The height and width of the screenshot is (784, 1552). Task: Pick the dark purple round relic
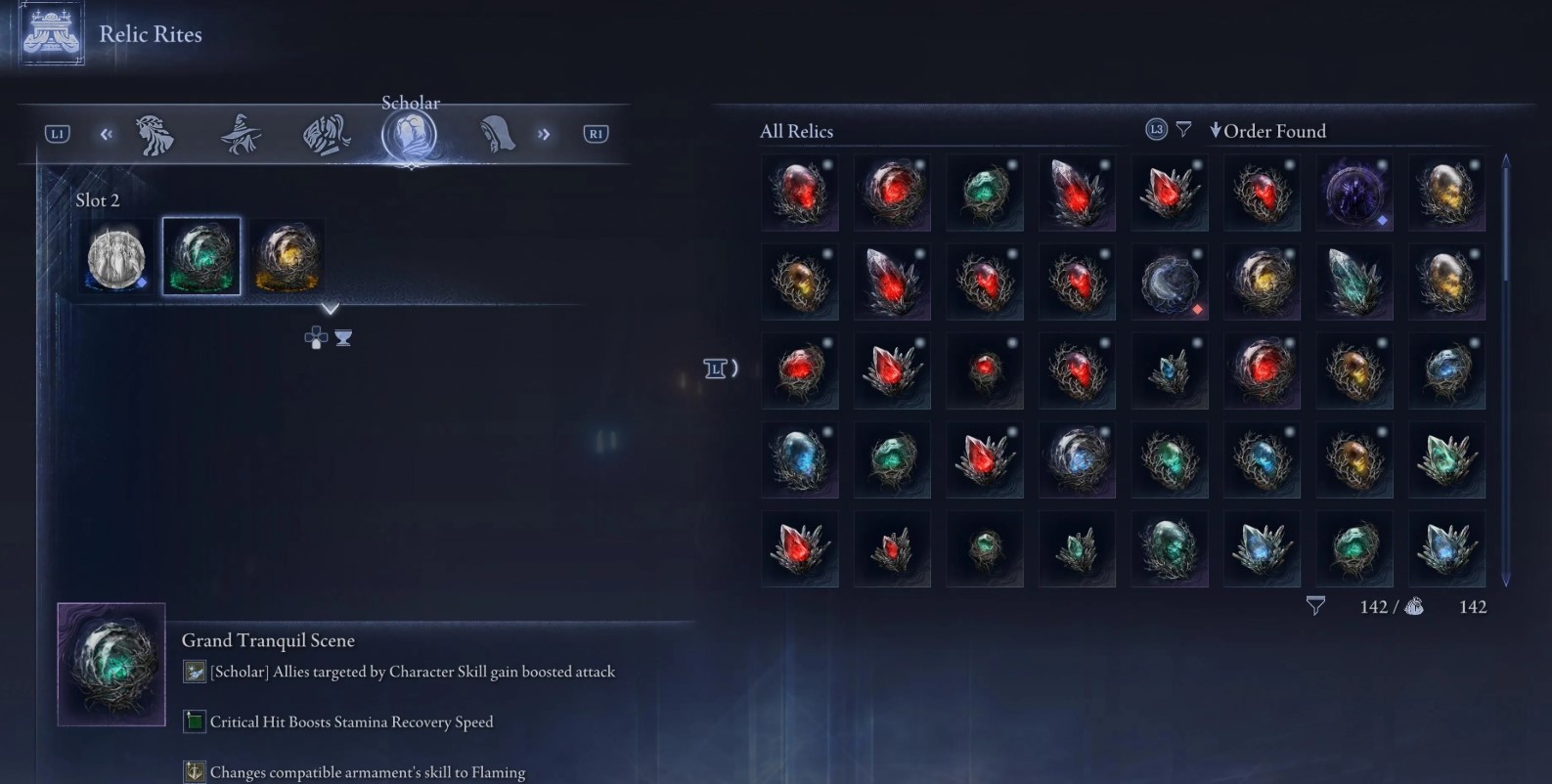(x=1354, y=192)
